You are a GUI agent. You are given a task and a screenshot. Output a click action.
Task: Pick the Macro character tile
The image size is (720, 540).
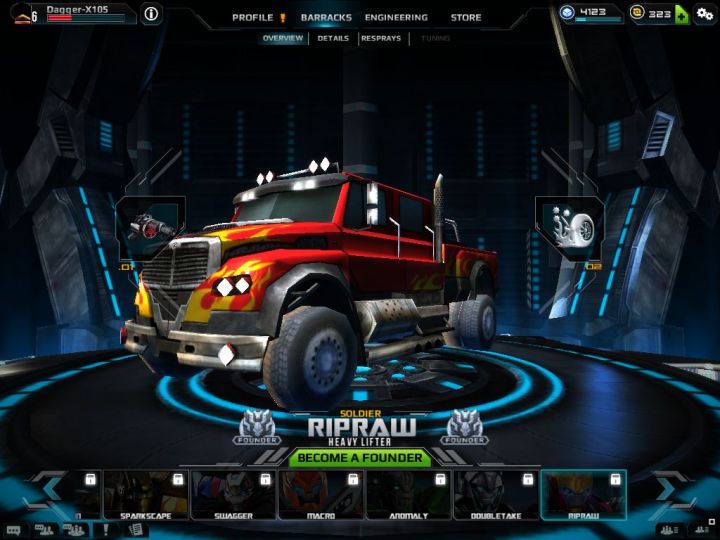point(320,494)
